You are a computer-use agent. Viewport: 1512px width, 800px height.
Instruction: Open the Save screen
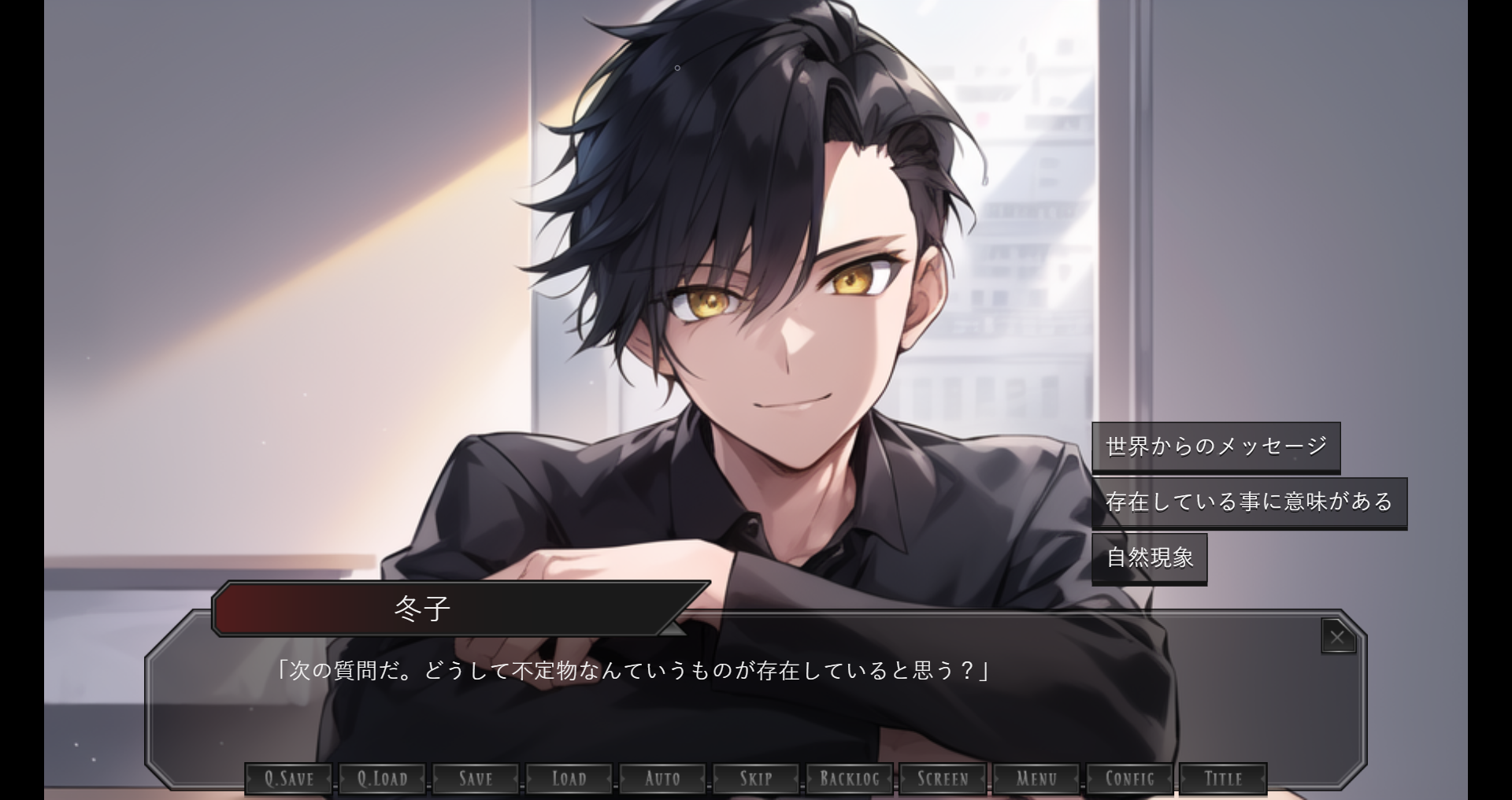(x=476, y=779)
